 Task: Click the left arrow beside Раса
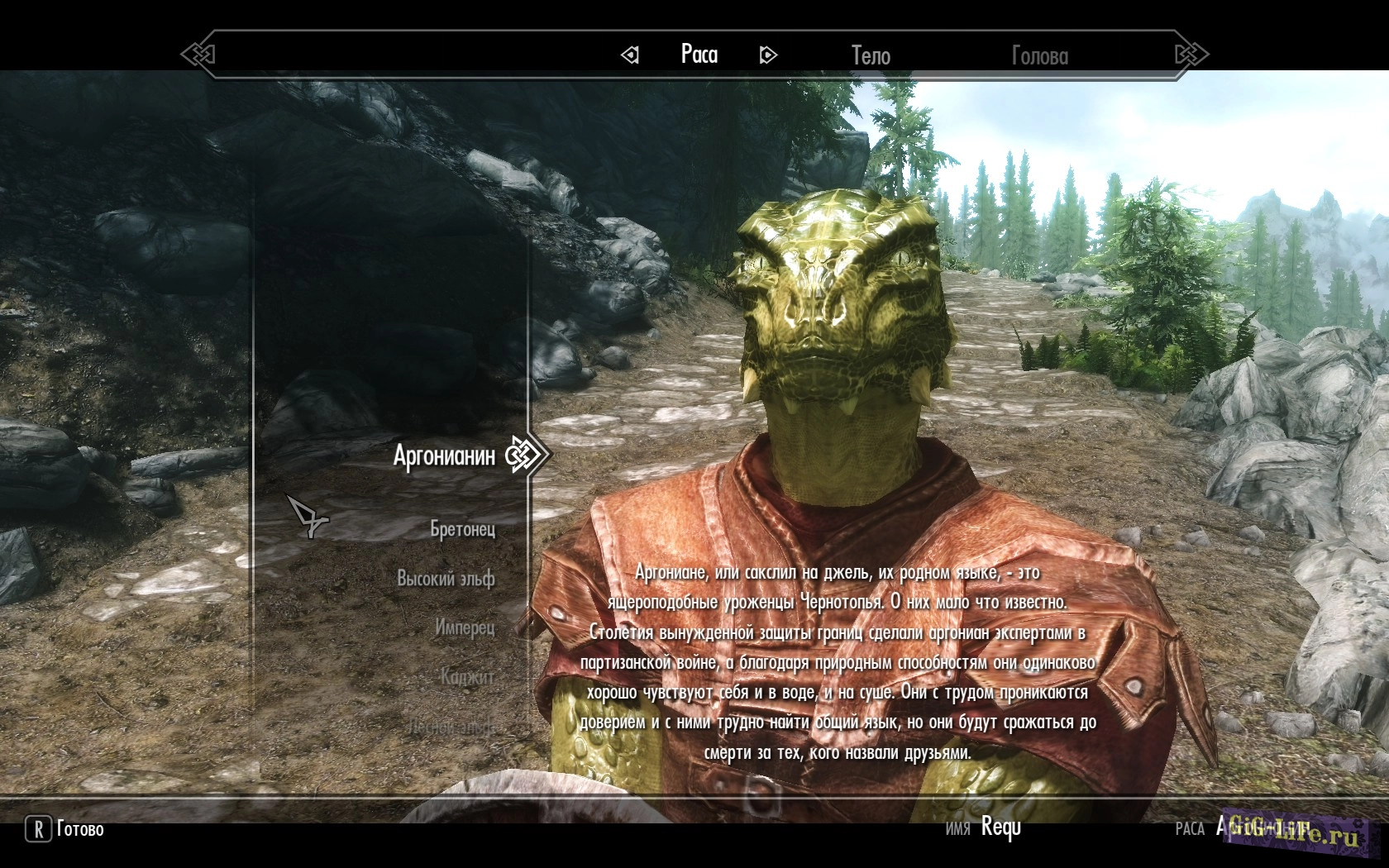pos(630,55)
